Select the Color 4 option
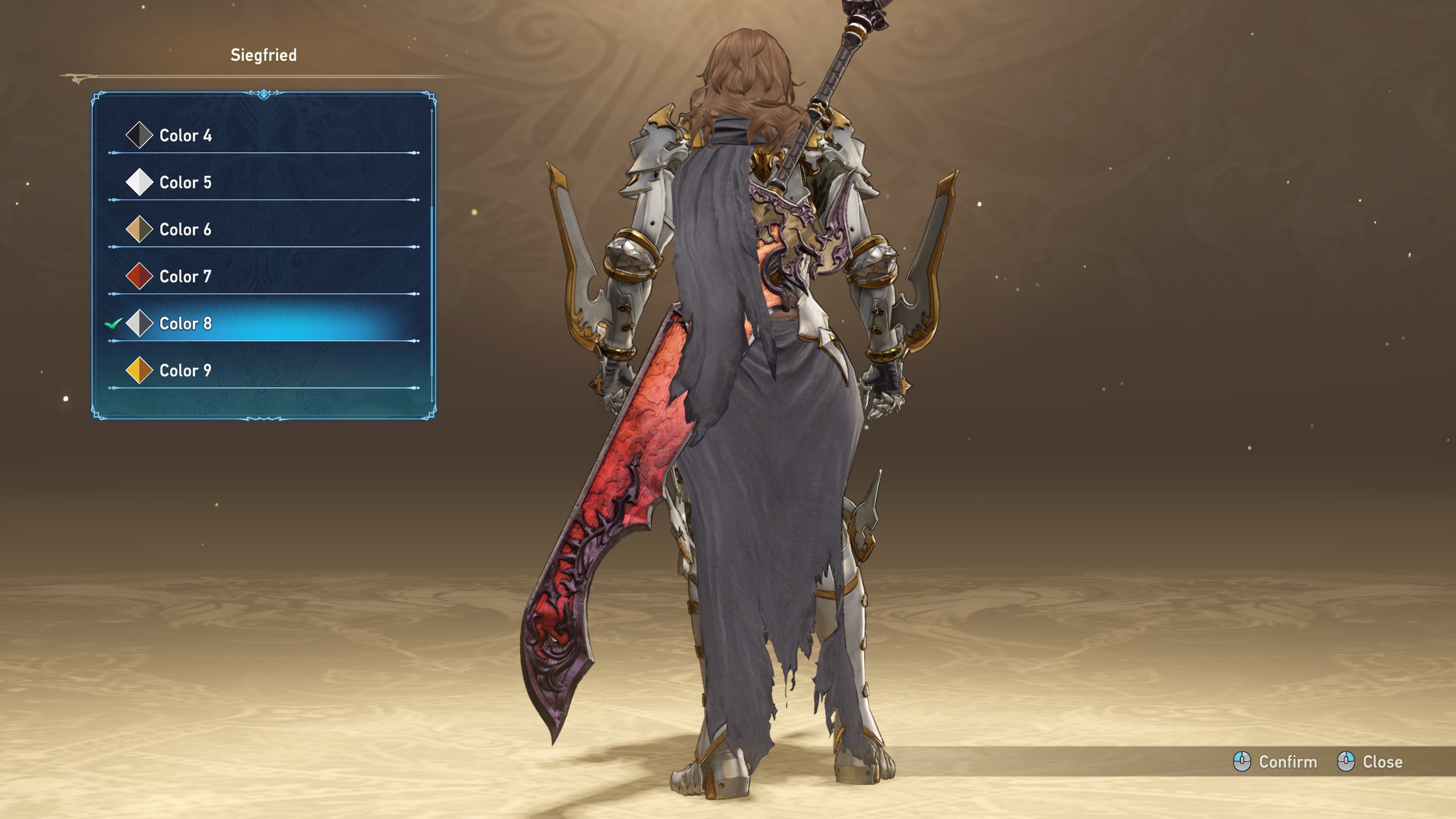The image size is (1456, 819). click(185, 135)
